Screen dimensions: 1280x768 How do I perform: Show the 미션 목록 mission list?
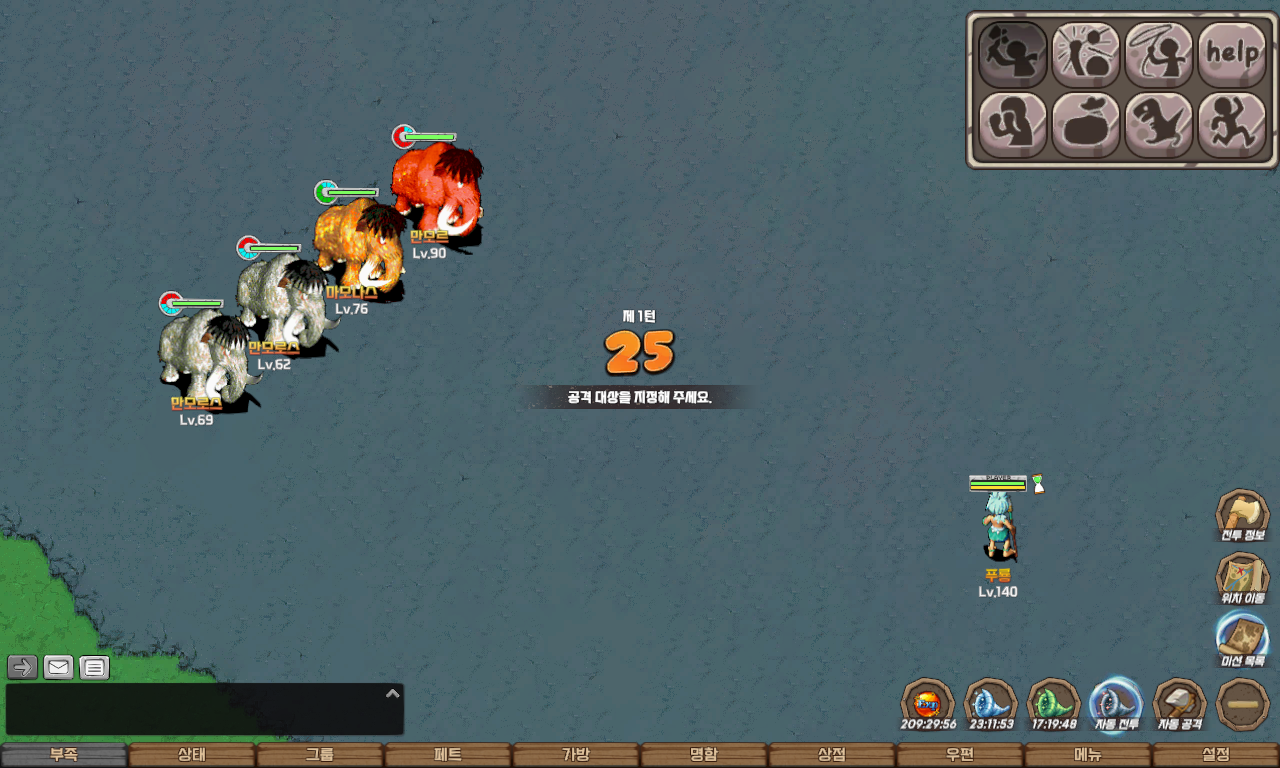(x=1242, y=640)
